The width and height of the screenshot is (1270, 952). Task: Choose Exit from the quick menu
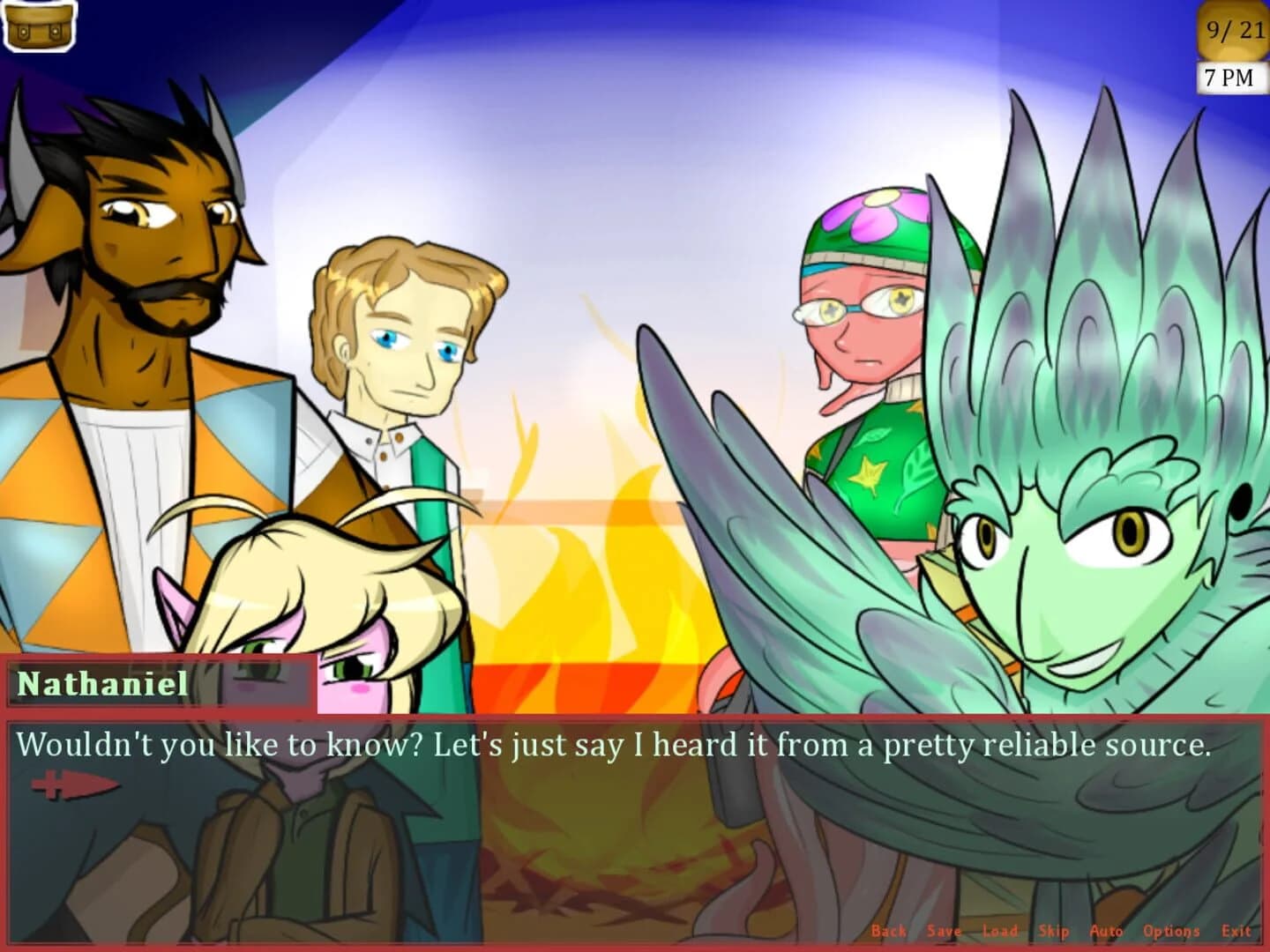[1236, 930]
